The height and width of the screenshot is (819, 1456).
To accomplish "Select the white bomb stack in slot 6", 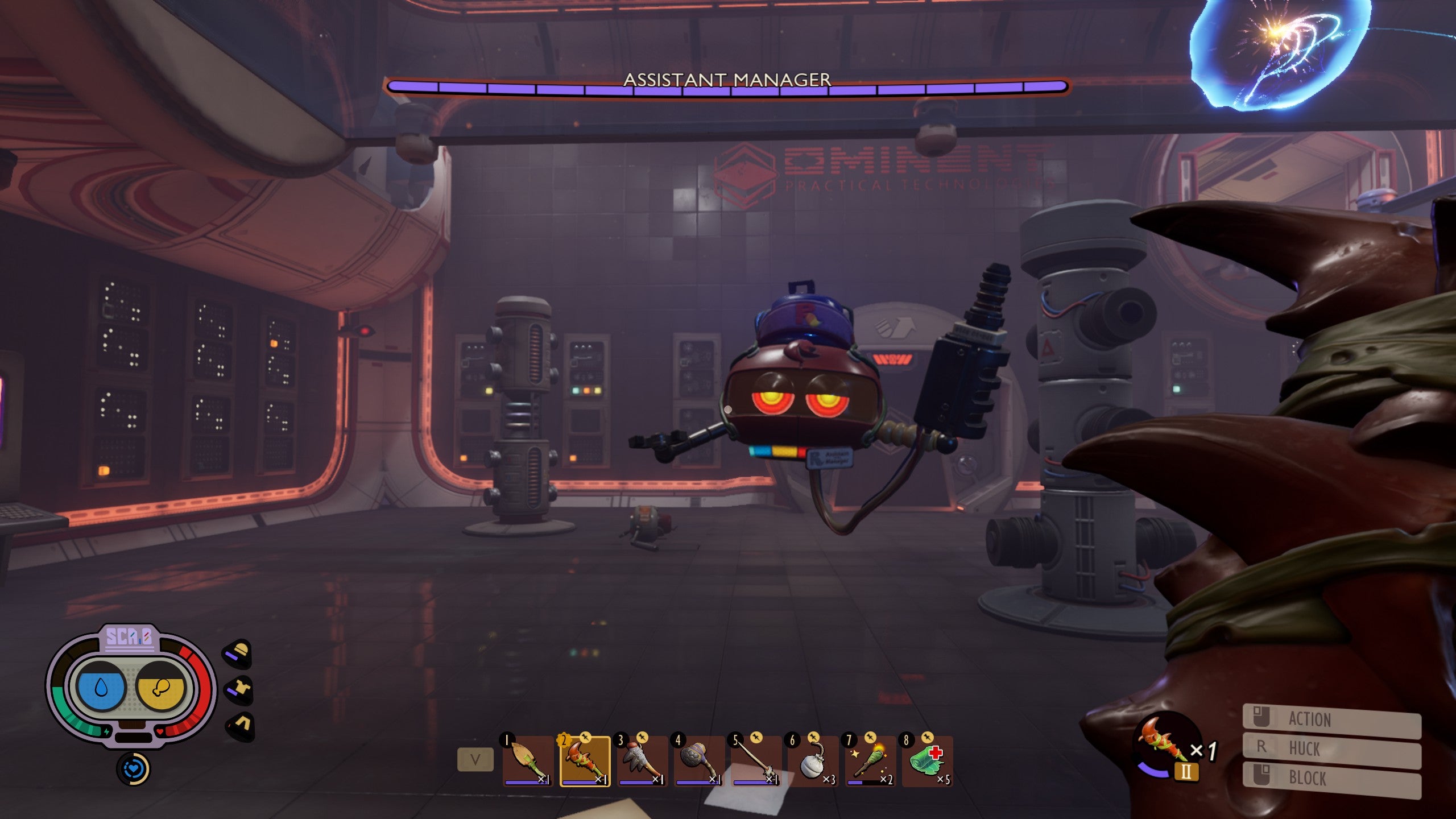I will [813, 761].
